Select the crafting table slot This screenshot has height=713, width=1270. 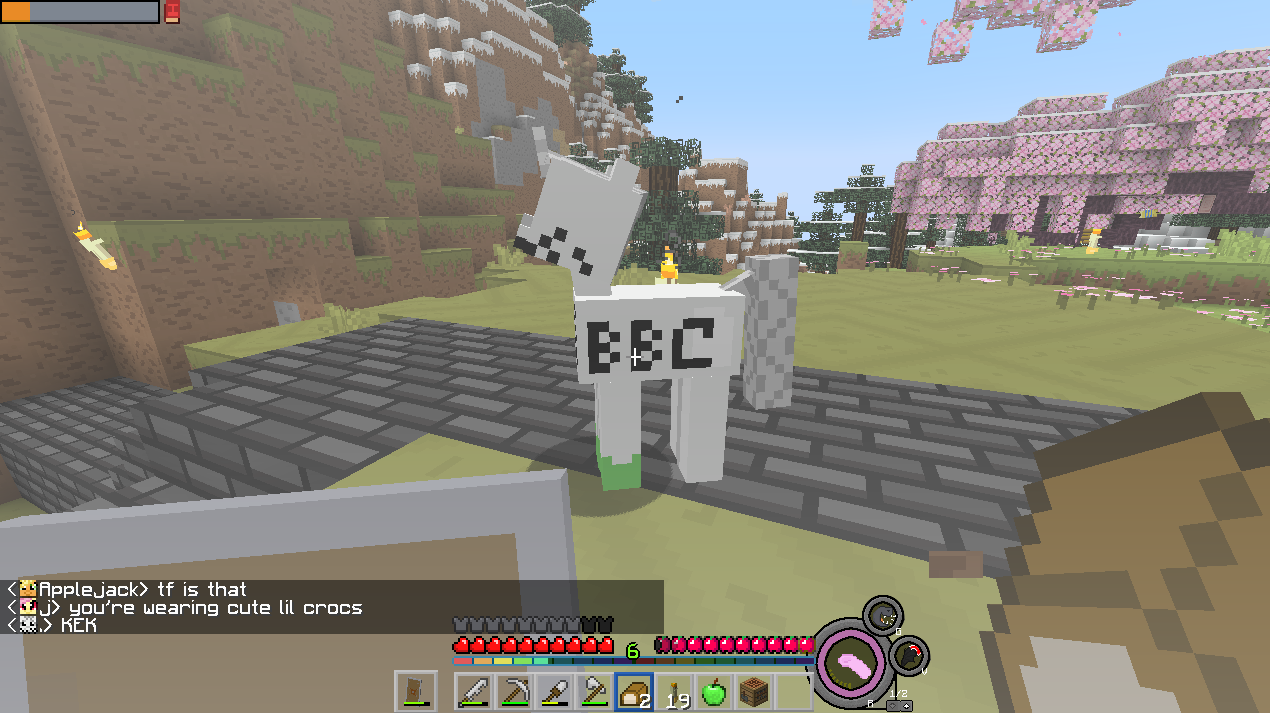[753, 692]
